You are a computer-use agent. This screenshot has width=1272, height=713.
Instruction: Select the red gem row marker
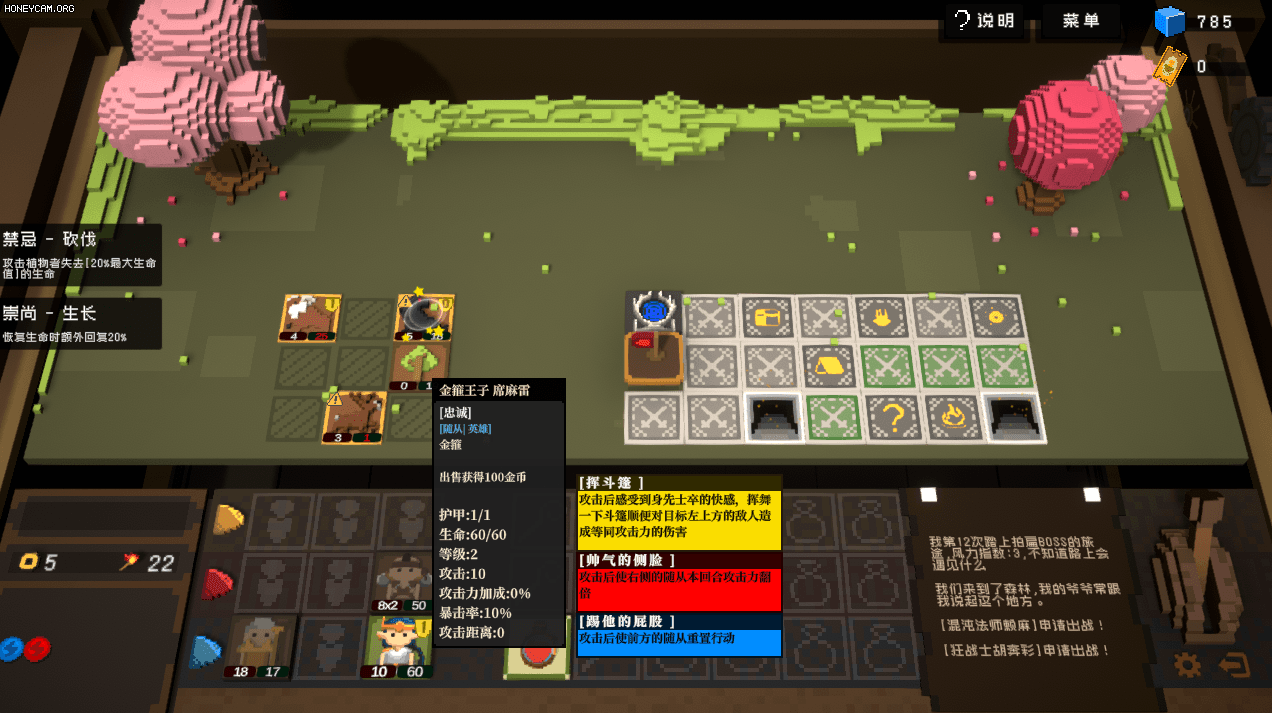(x=216, y=583)
